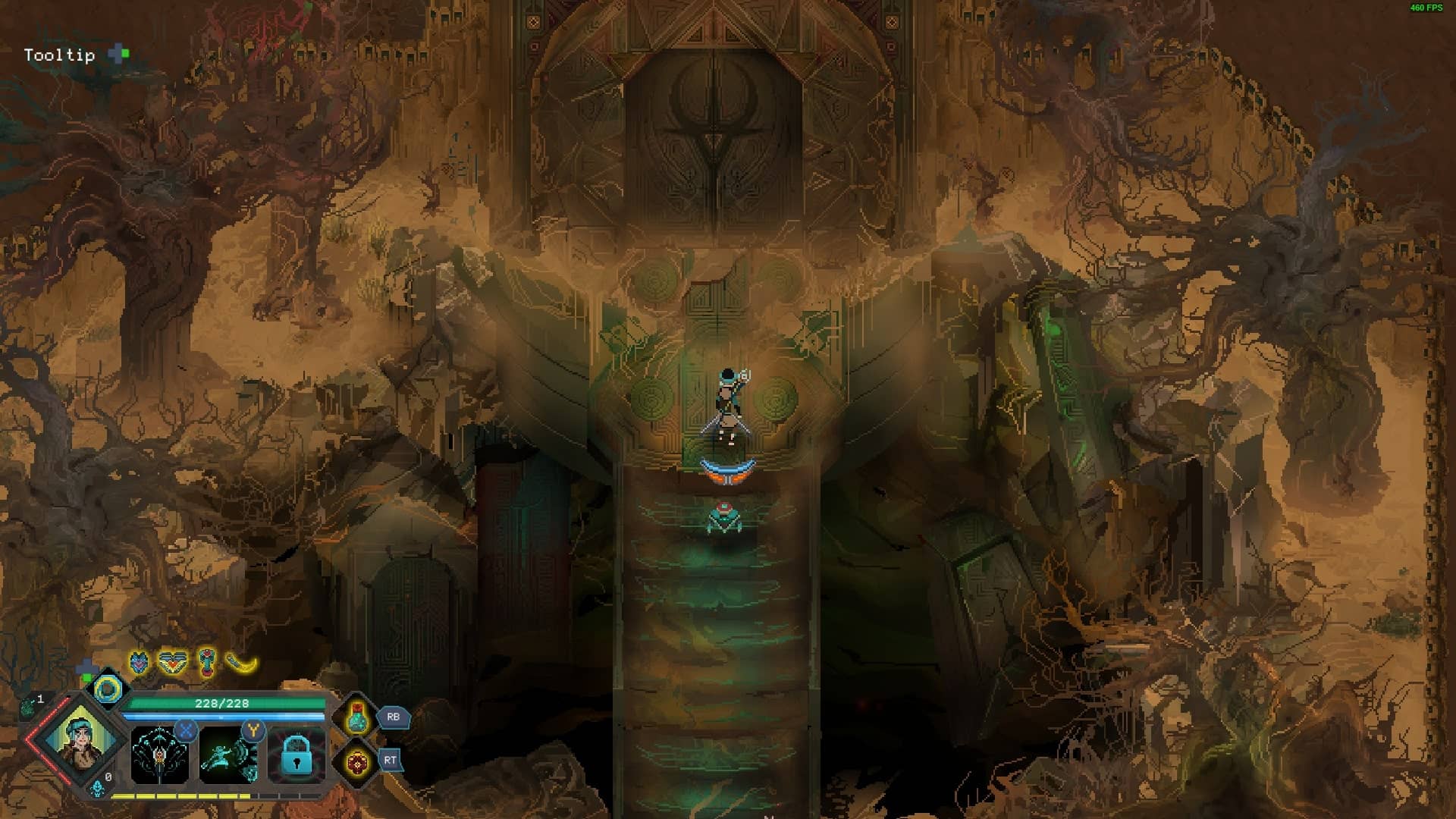Use the teal healing potion flask

(x=357, y=717)
